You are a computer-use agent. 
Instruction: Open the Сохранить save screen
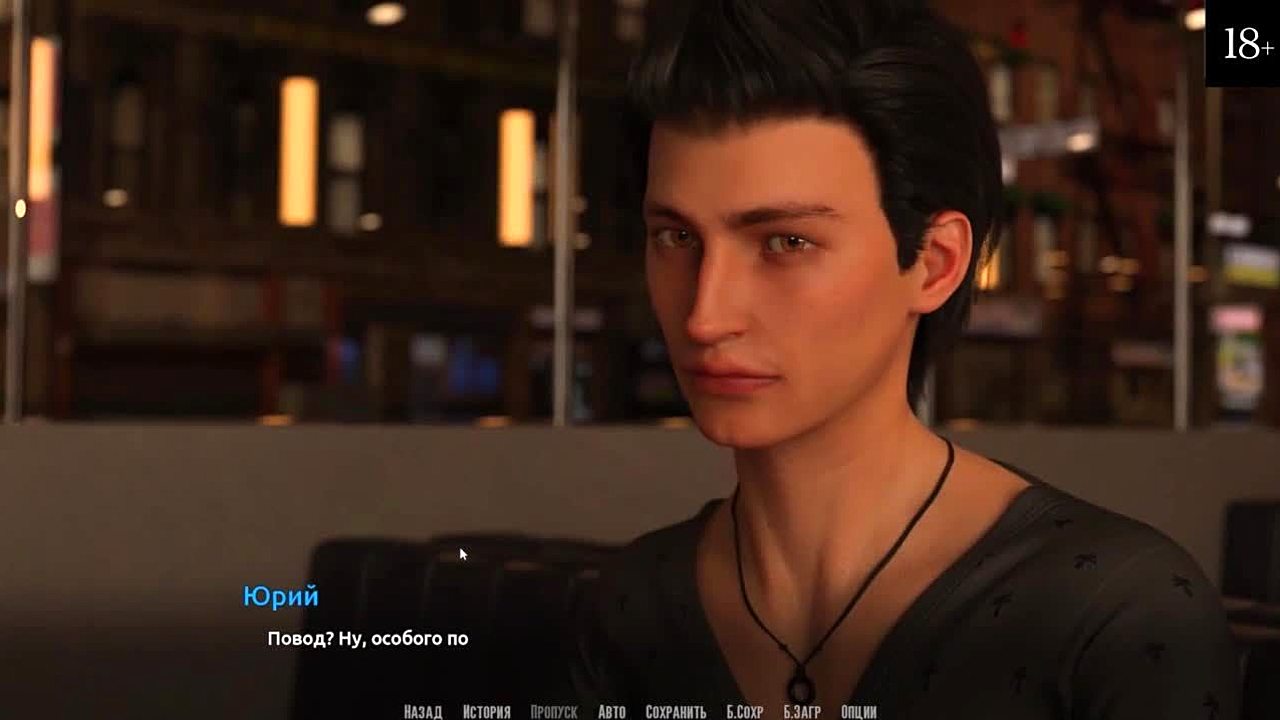(x=676, y=712)
